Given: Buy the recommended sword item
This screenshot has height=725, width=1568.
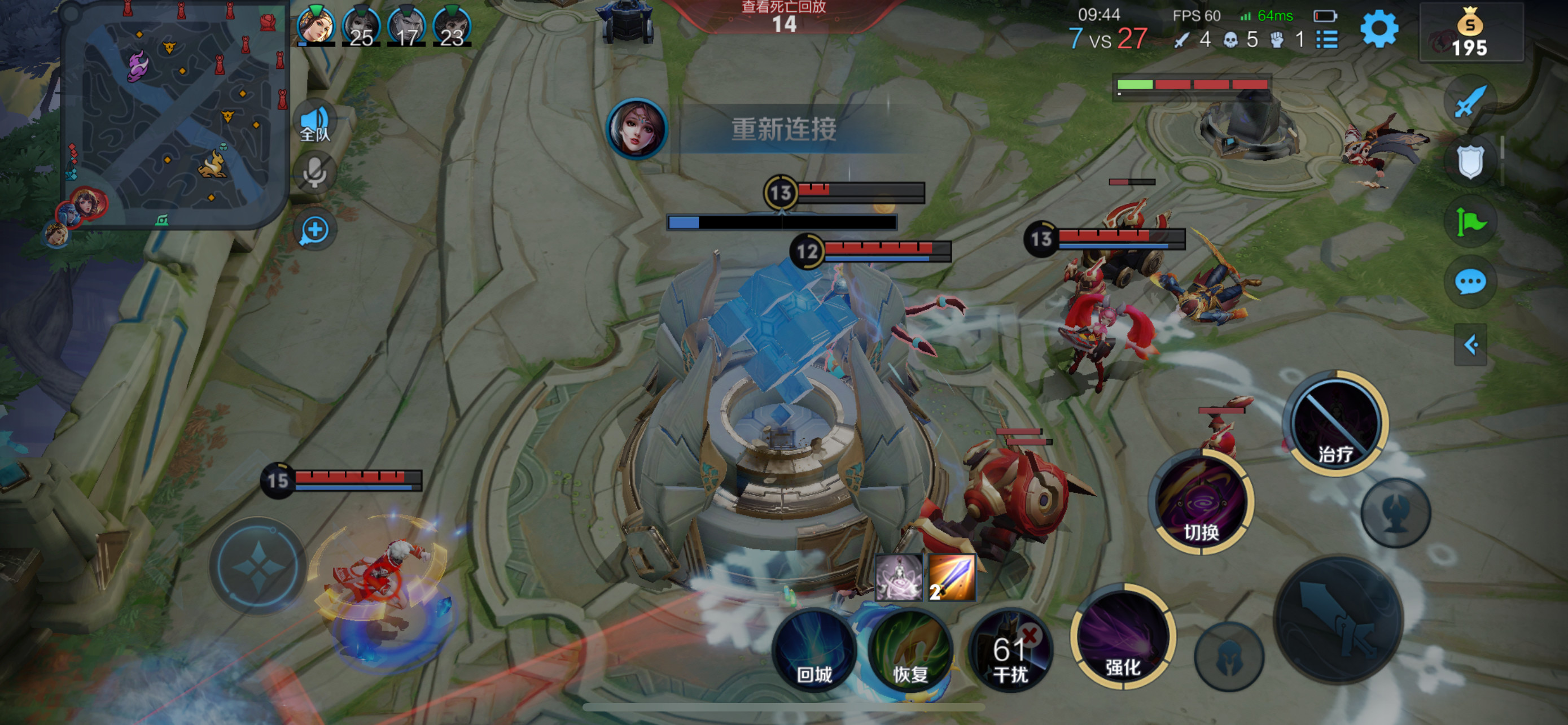Looking at the screenshot, I should click(952, 577).
